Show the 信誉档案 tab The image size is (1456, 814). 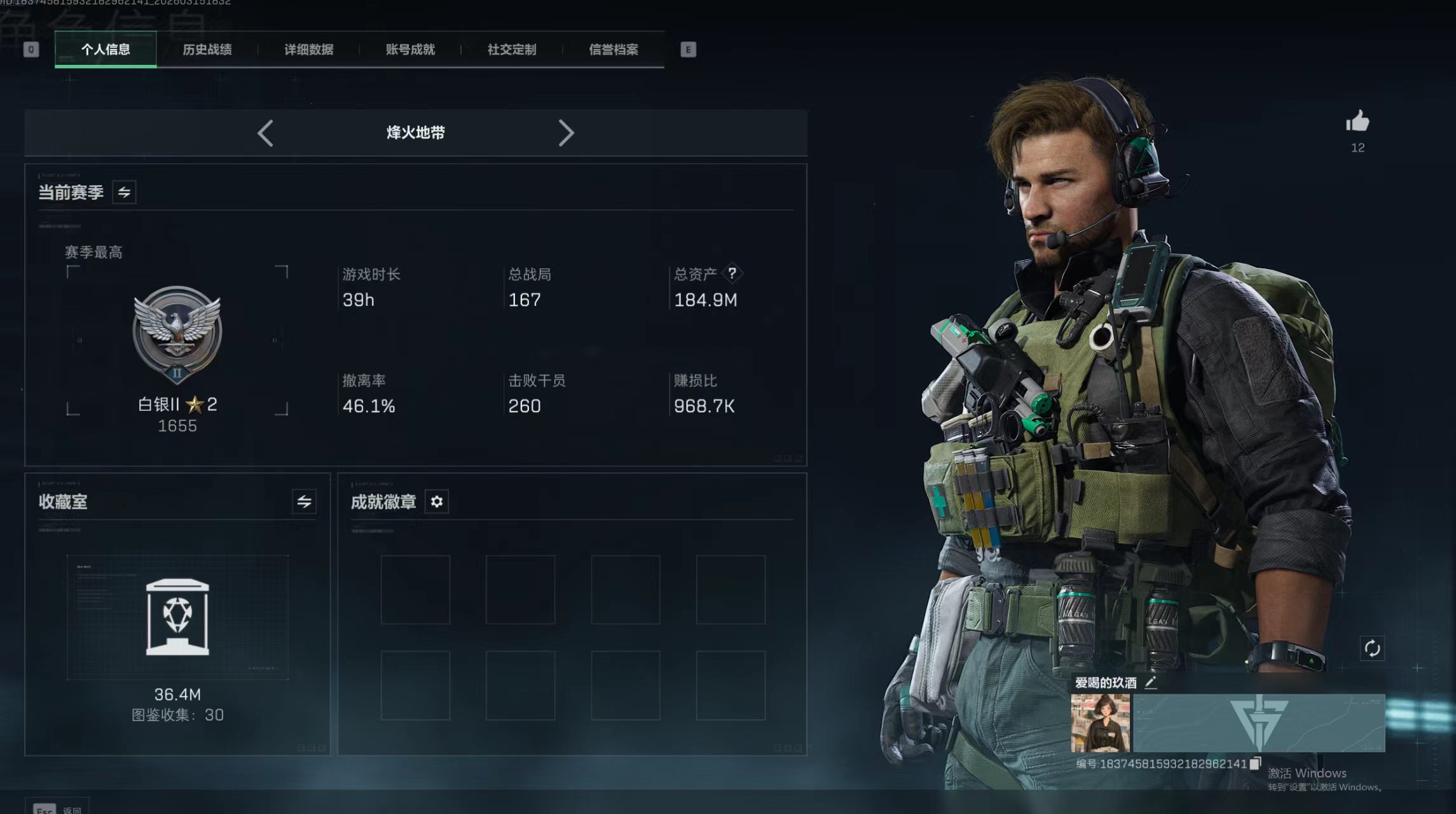click(x=614, y=50)
